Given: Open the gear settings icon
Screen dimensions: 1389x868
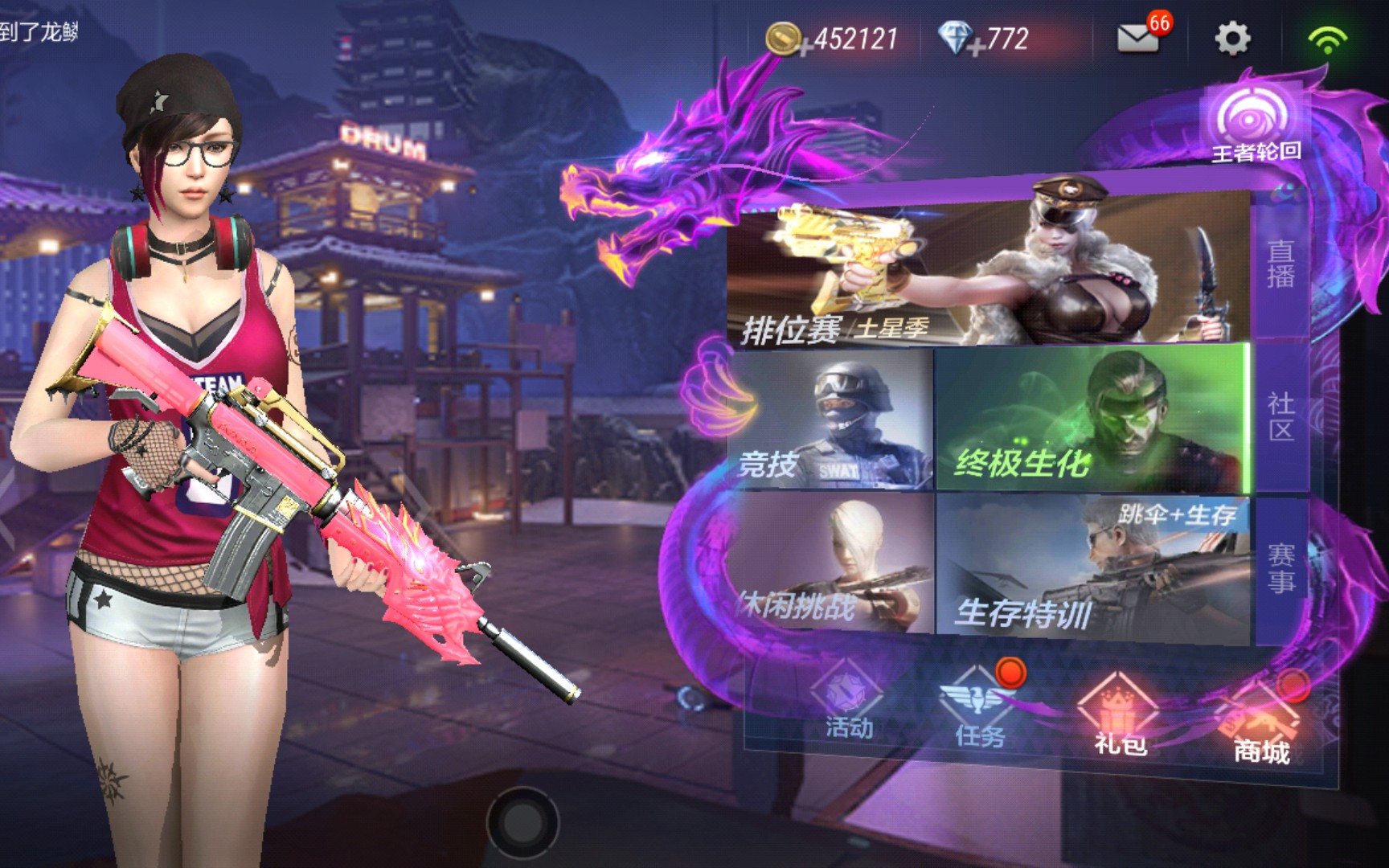Looking at the screenshot, I should (1231, 38).
